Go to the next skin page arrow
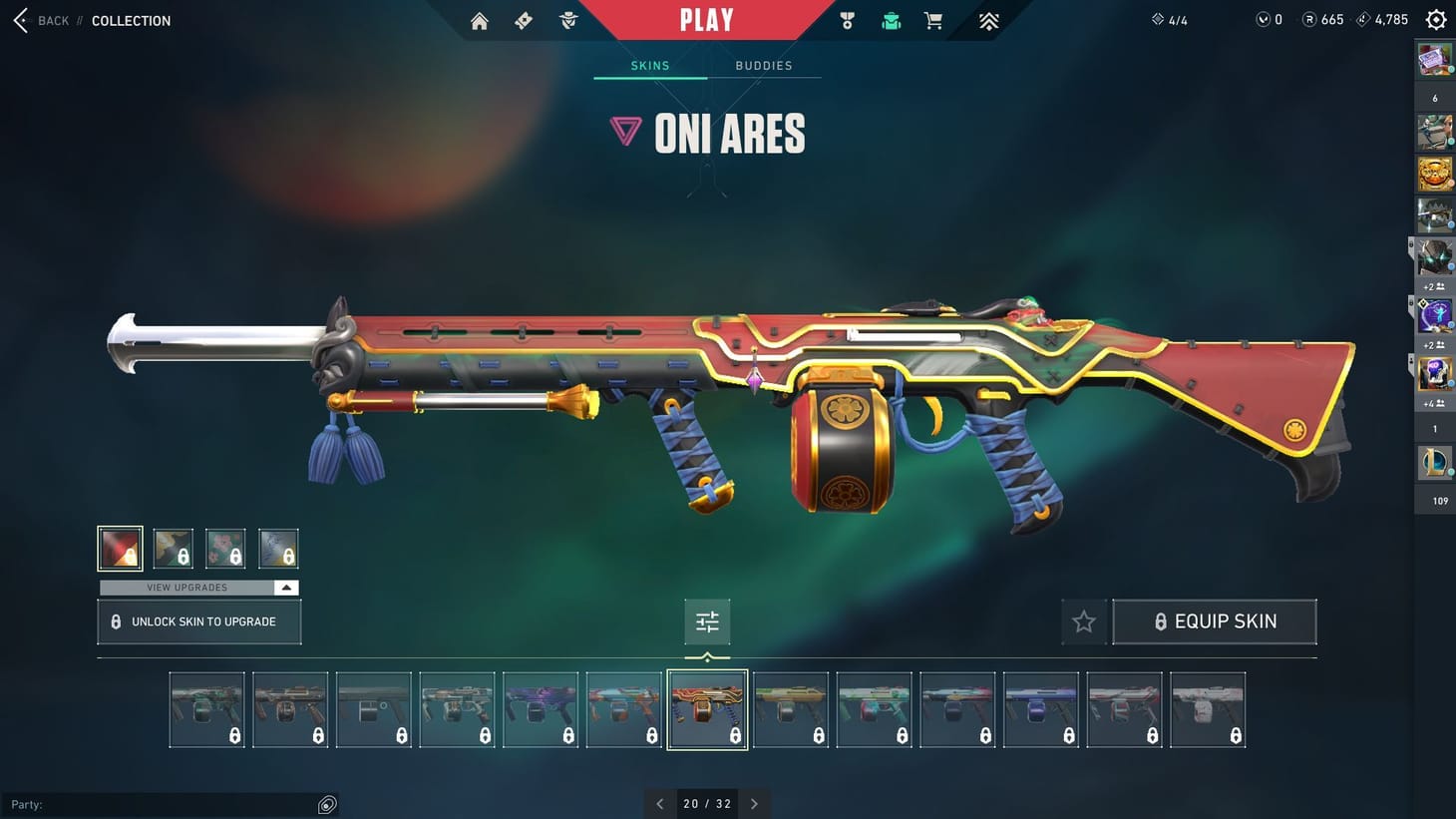Image resolution: width=1456 pixels, height=819 pixels. pyautogui.click(x=754, y=803)
